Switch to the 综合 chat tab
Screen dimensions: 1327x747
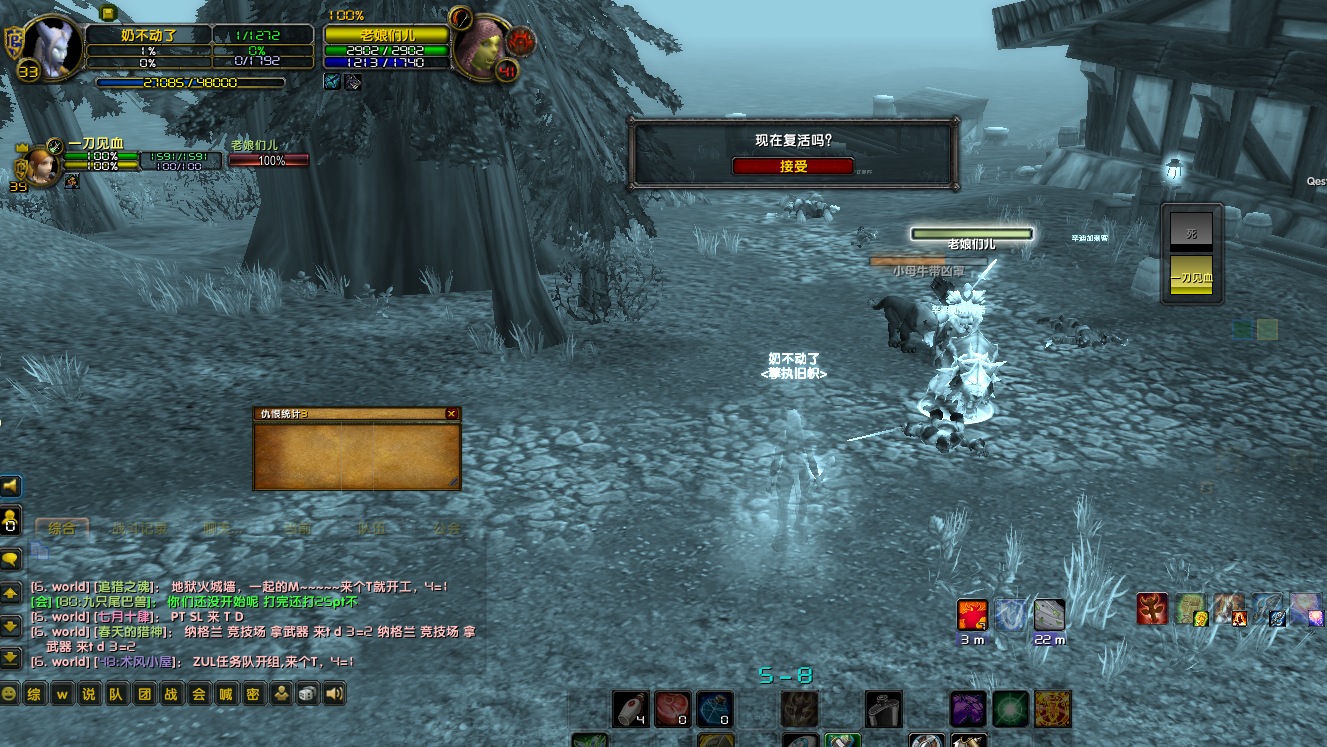click(x=62, y=528)
